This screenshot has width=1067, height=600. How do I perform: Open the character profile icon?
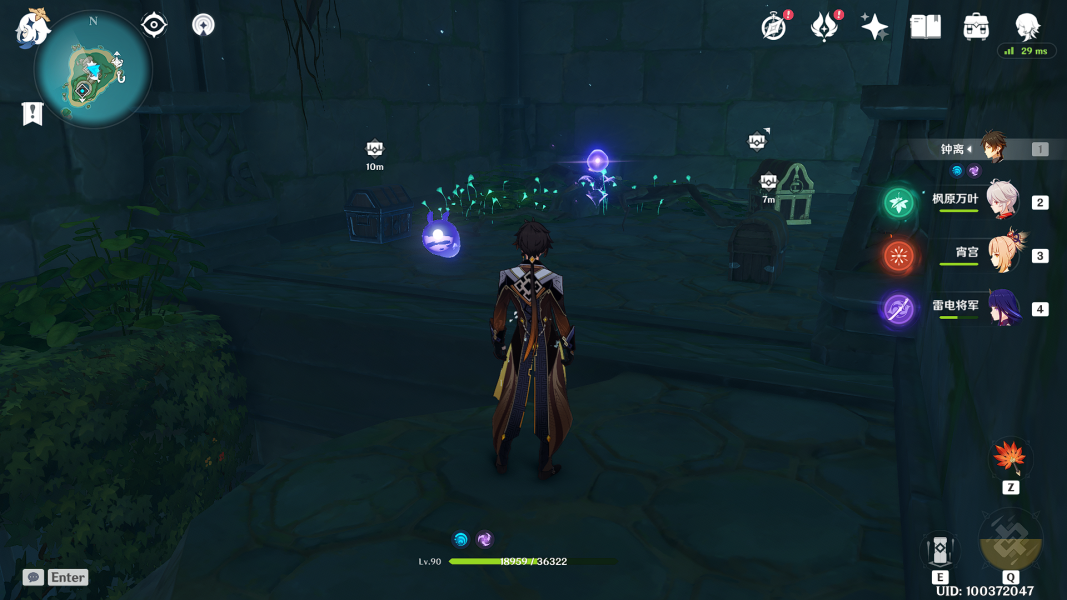(1027, 27)
